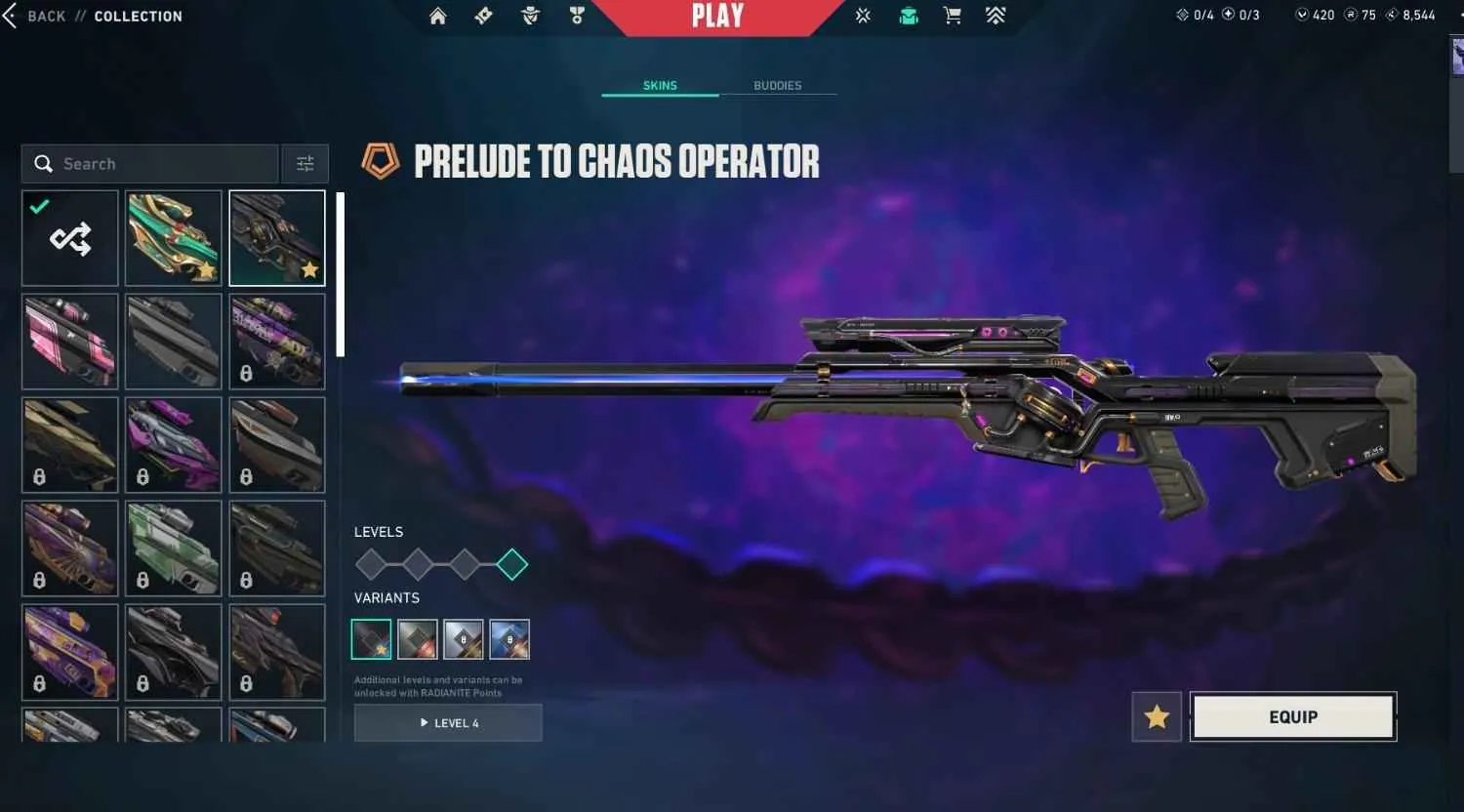The width and height of the screenshot is (1464, 812).
Task: Select the currently equipped default variant swatch
Action: (x=371, y=639)
